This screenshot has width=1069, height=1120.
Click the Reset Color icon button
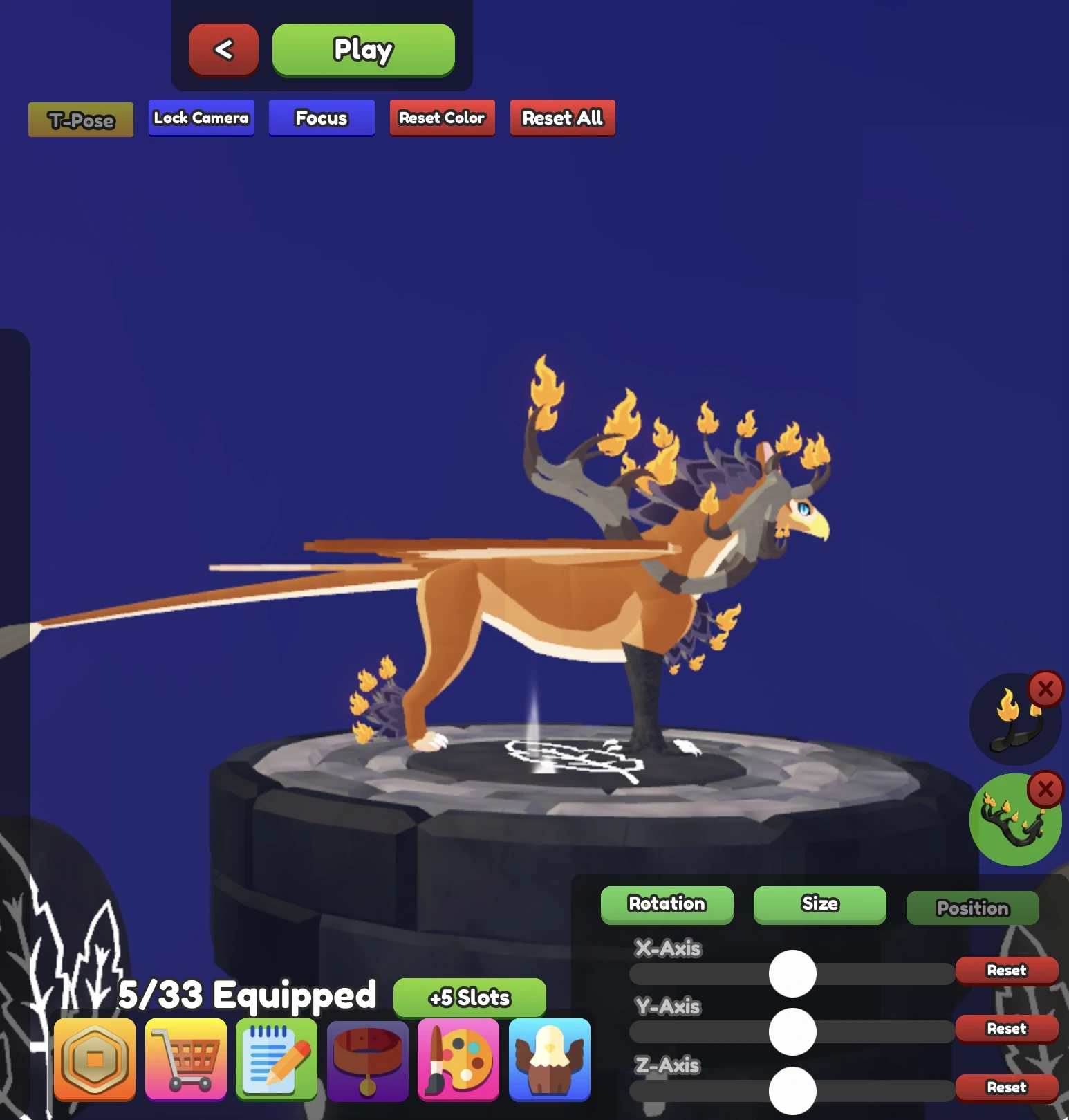point(442,118)
